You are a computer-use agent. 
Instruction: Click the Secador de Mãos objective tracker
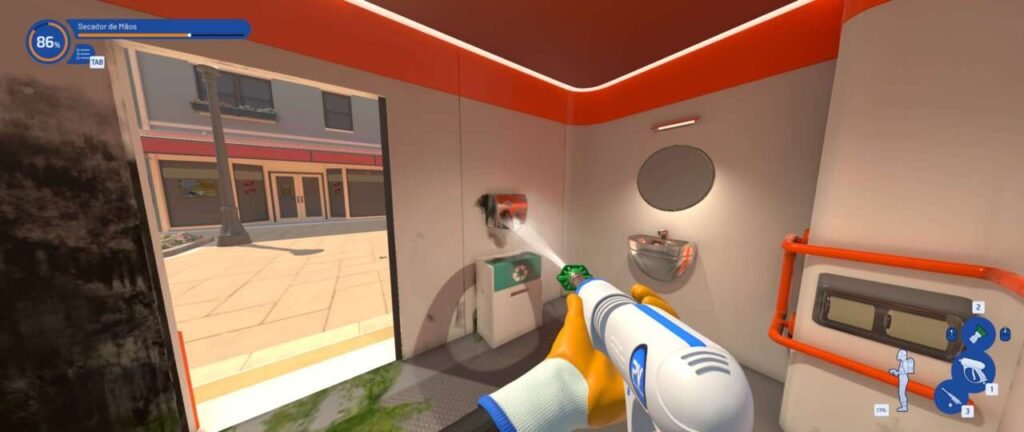point(158,28)
